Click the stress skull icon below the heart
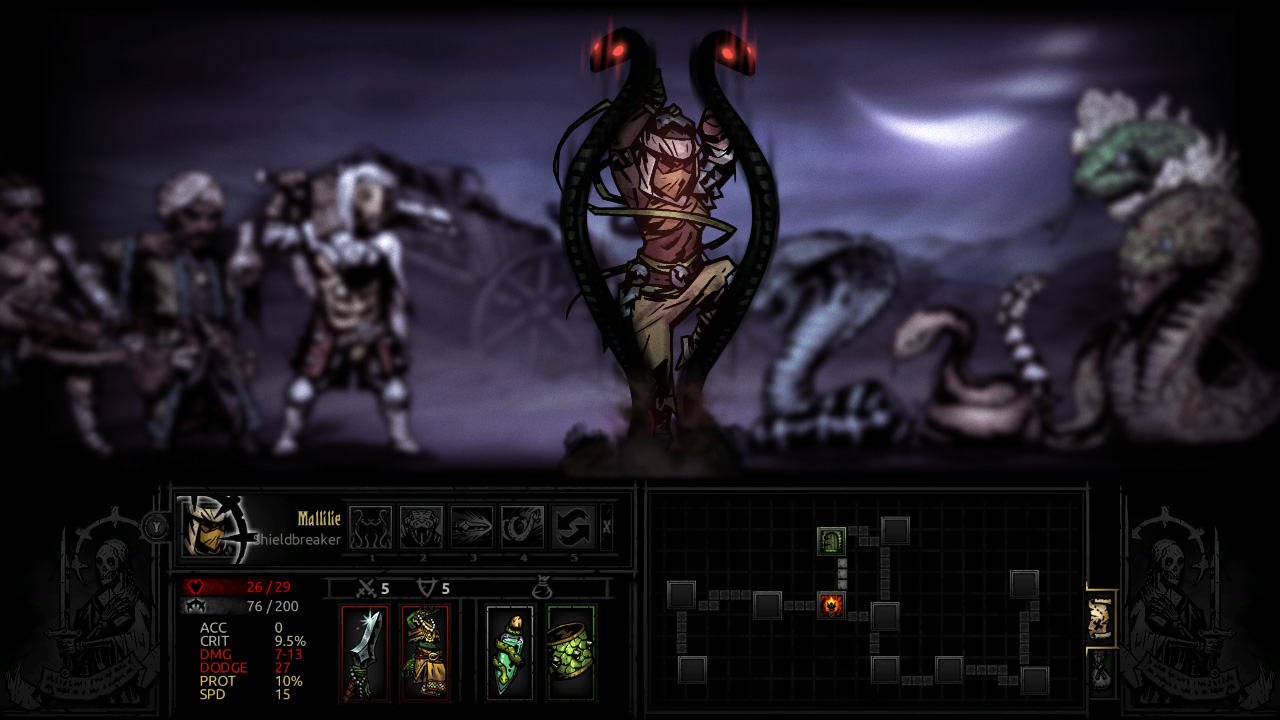The image size is (1280, 720). coord(195,606)
